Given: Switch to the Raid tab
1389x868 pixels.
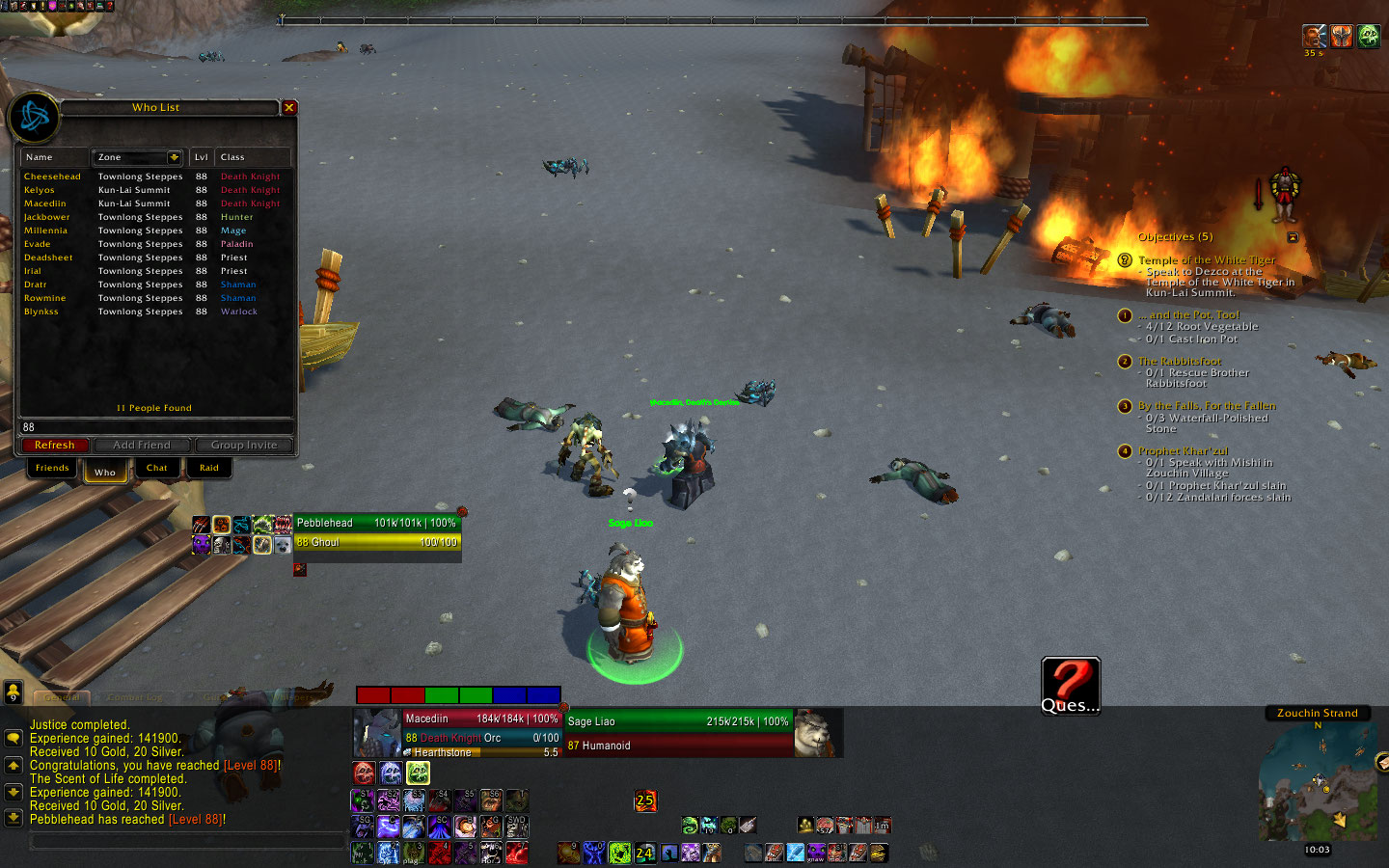Looking at the screenshot, I should point(209,468).
